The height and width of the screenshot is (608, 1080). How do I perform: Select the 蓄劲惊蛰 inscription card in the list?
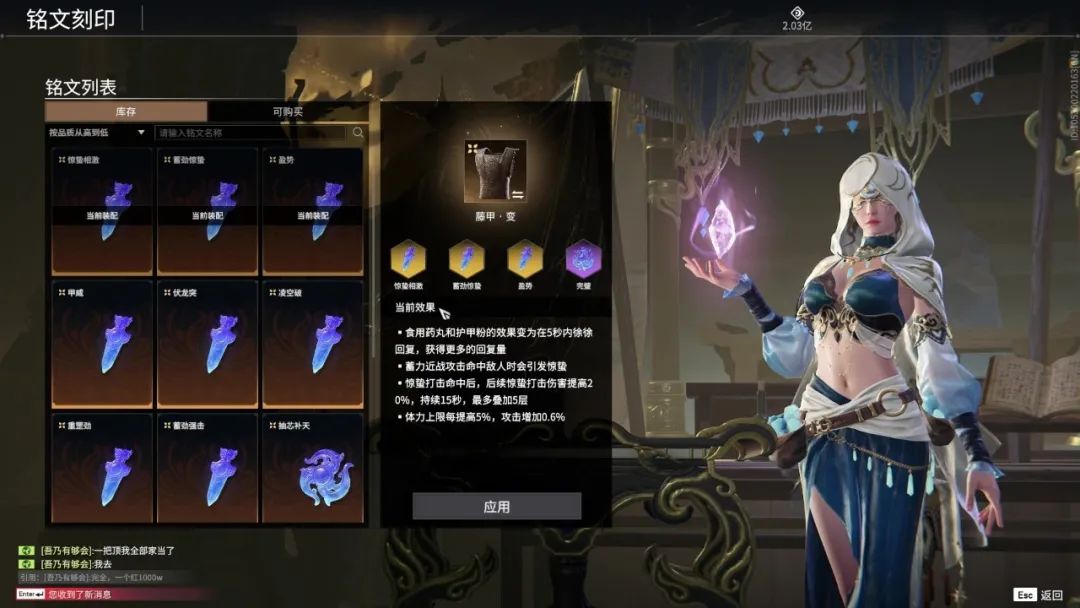pos(207,212)
